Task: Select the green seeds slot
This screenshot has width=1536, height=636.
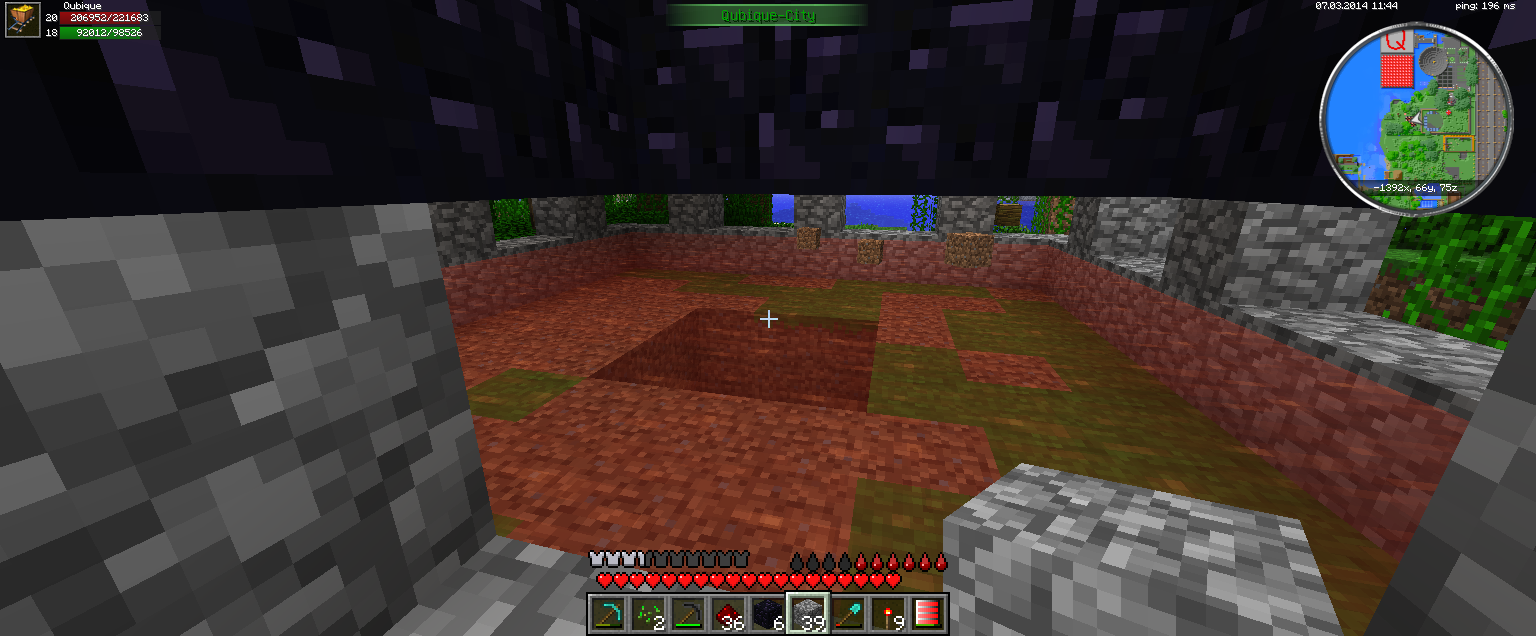Action: tap(647, 614)
